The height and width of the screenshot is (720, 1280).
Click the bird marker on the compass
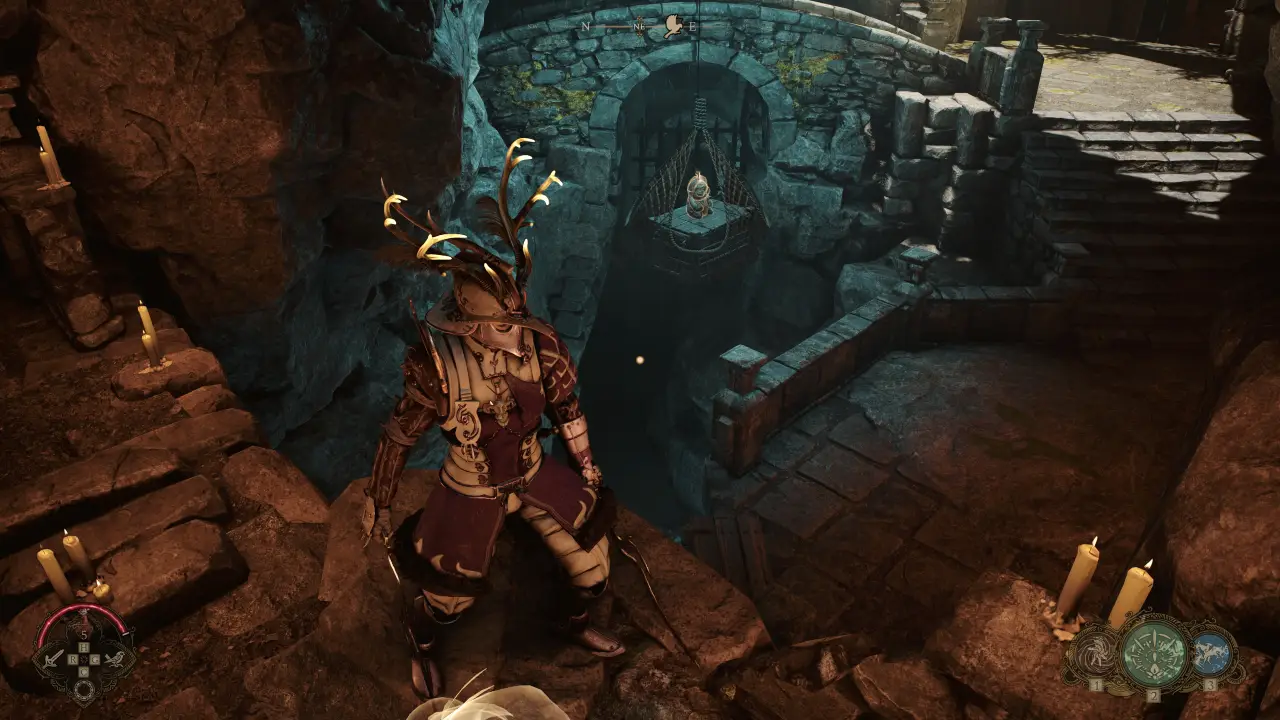point(675,27)
